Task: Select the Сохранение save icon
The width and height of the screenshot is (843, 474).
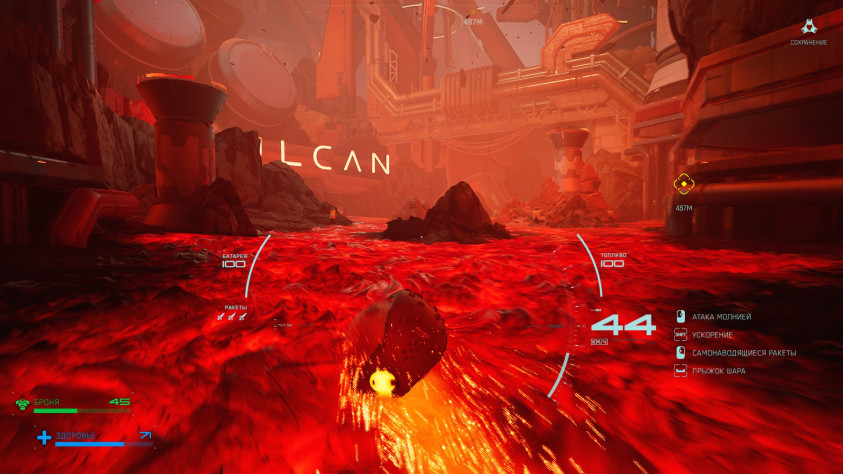Action: 808,28
